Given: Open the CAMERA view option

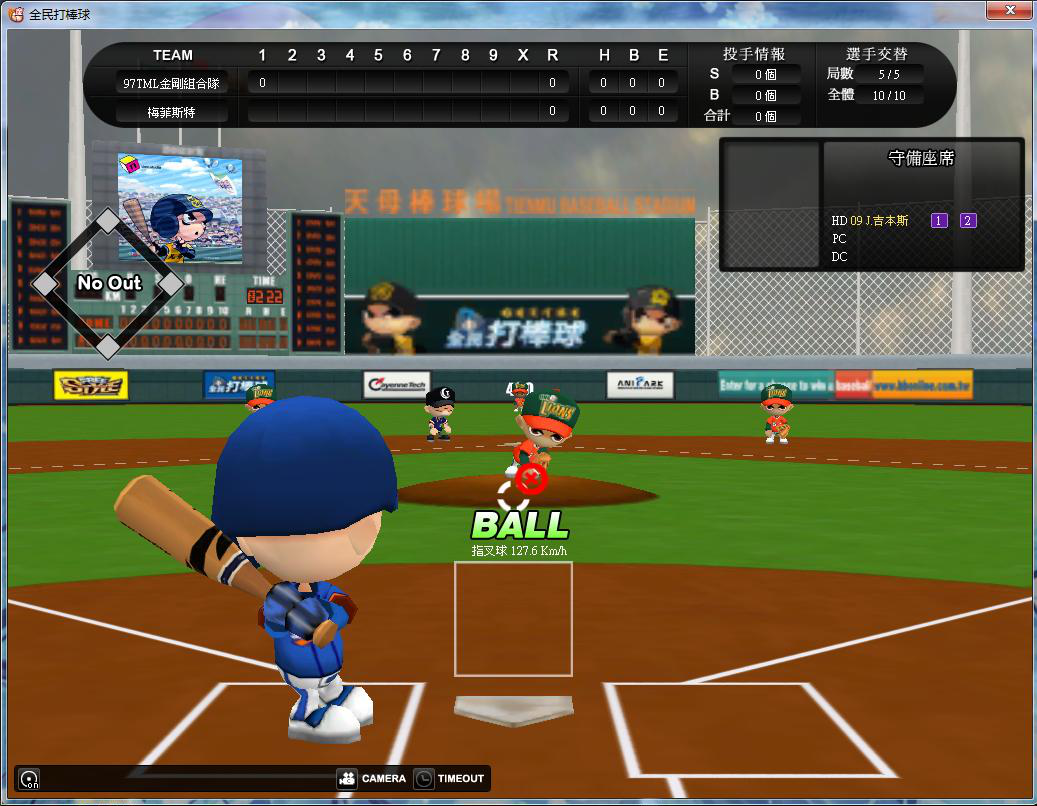Looking at the screenshot, I should click(x=372, y=779).
